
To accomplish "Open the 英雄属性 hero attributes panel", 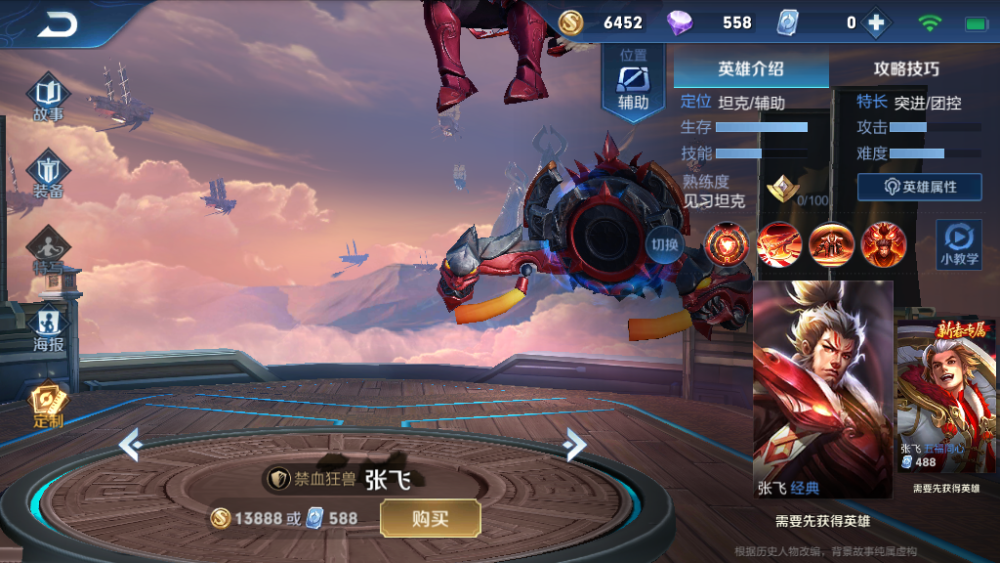I will 919,187.
